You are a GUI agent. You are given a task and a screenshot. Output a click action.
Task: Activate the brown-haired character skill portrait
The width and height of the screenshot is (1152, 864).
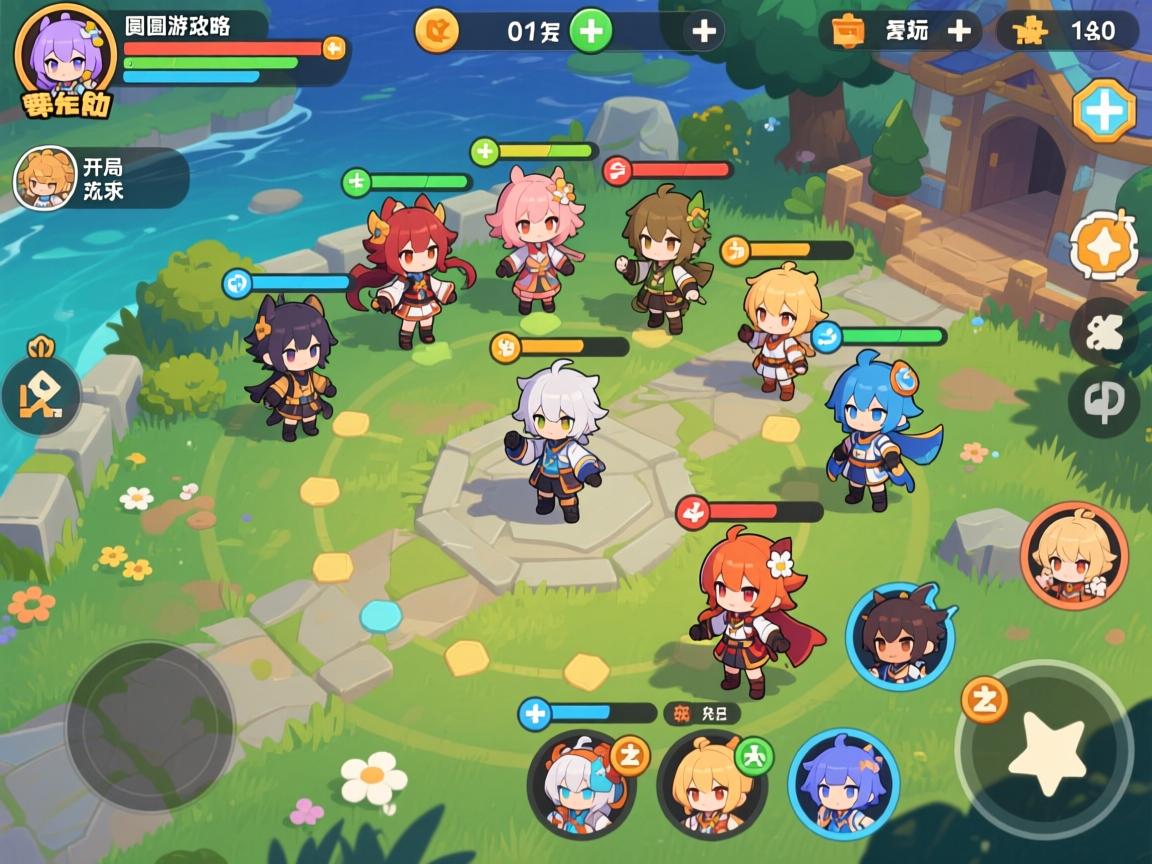(x=900, y=637)
